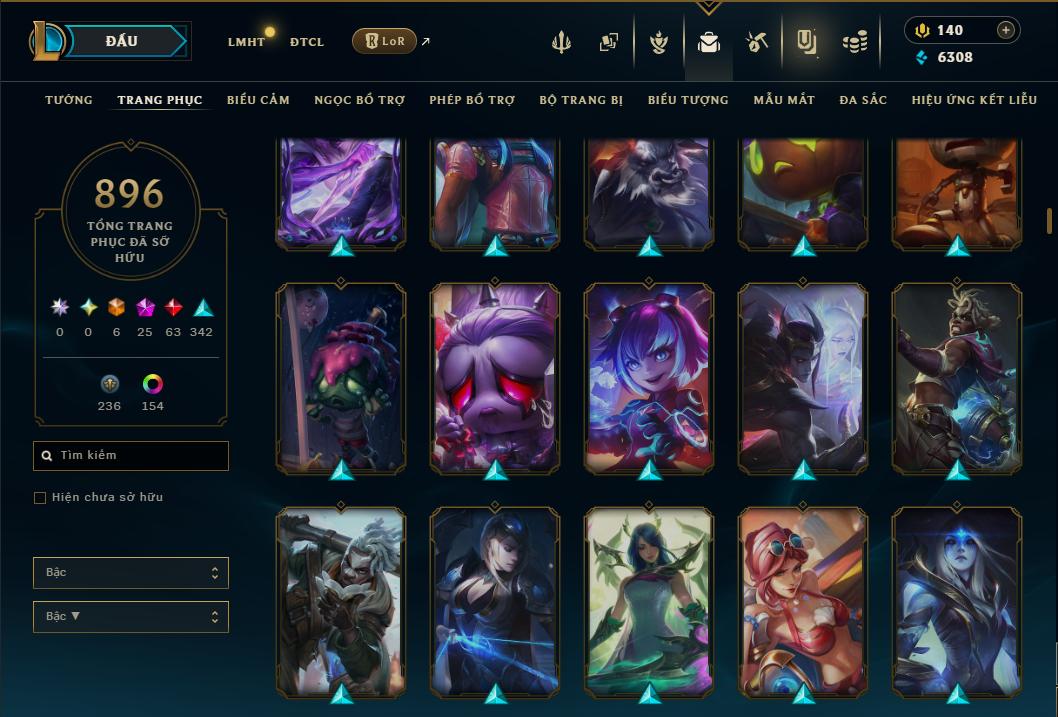Viewport: 1058px width, 717px height.
Task: Show the BIỂU TƯỢNG icons tab
Action: (x=688, y=100)
